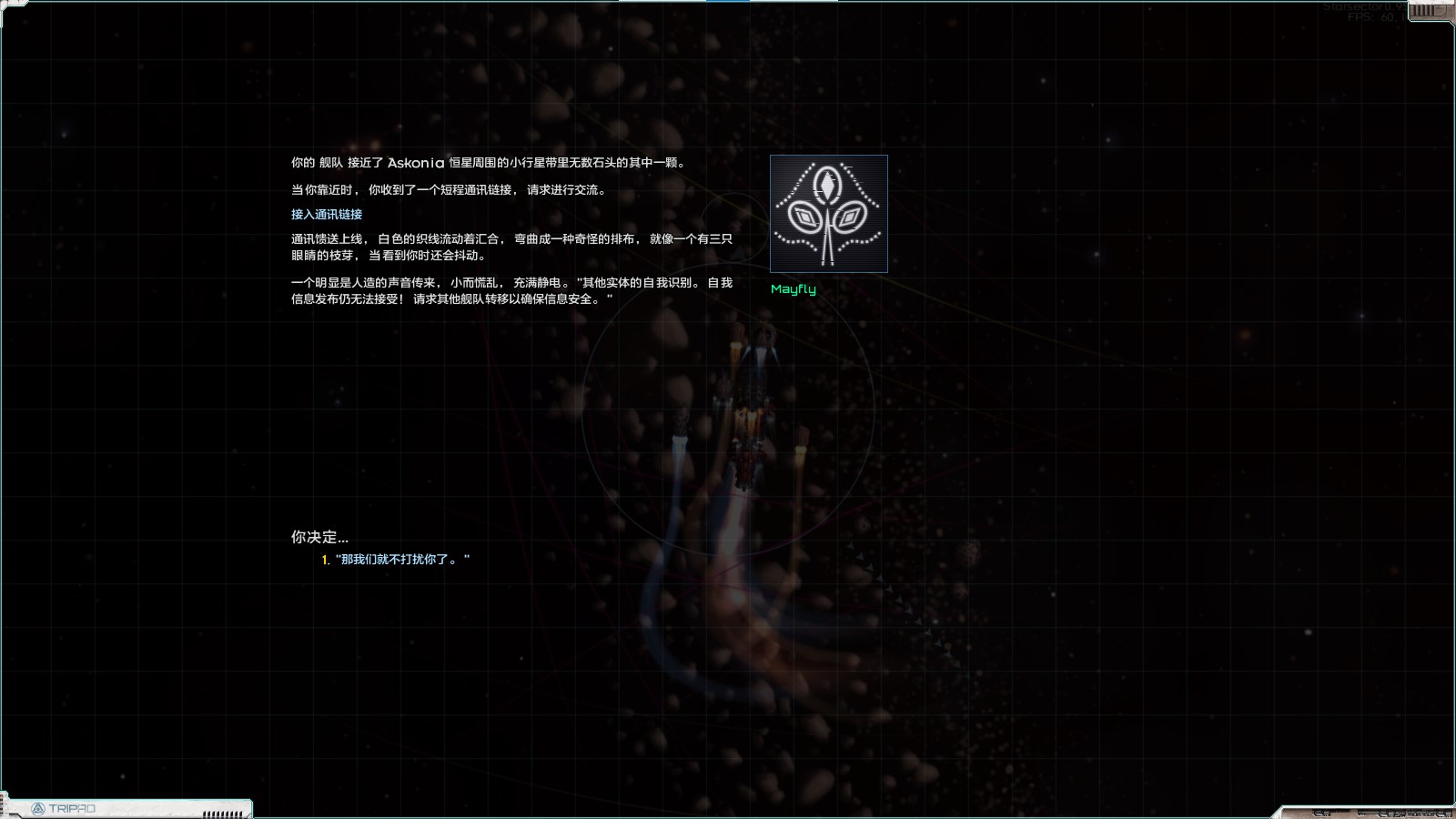Choose dialogue option 那我们就不打扰你了
The height and width of the screenshot is (819, 1456).
[401, 560]
